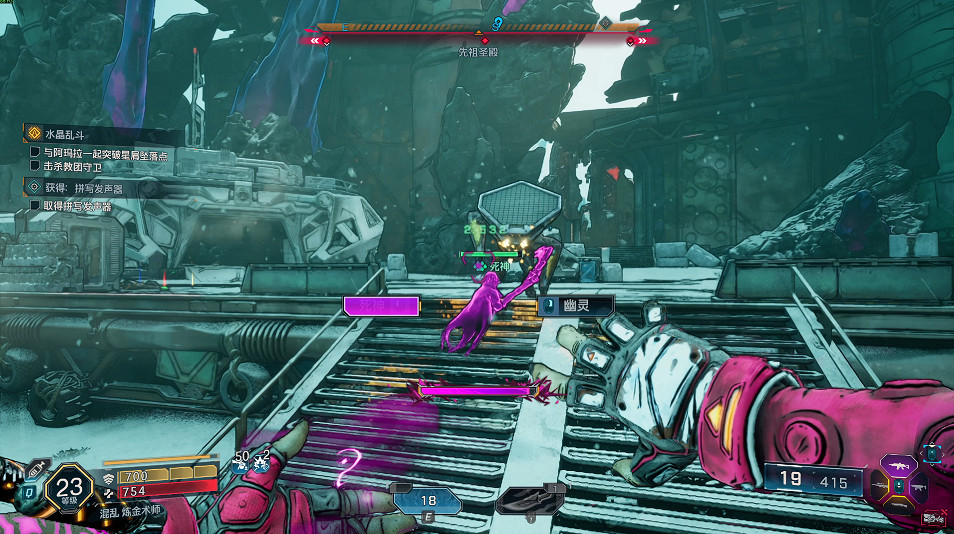Tick the 击杀教团守卫 objective checkbox

36,166
